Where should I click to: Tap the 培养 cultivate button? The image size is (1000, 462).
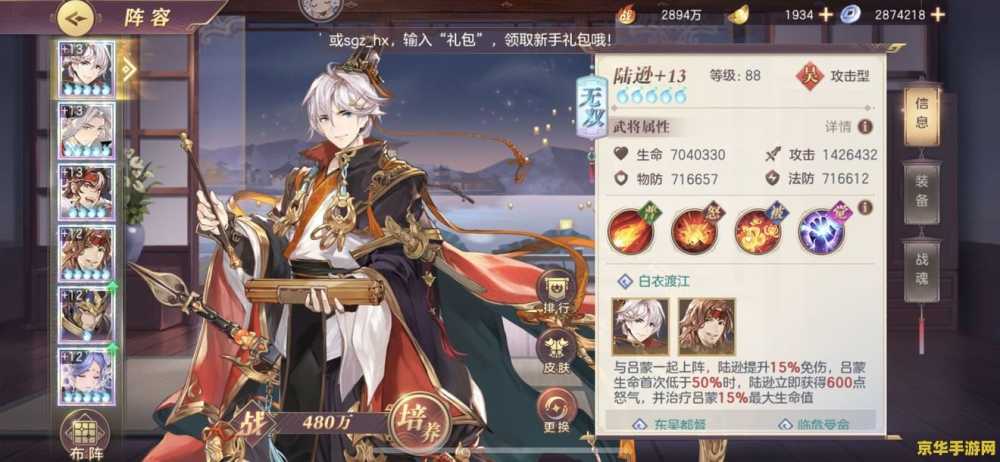[421, 421]
